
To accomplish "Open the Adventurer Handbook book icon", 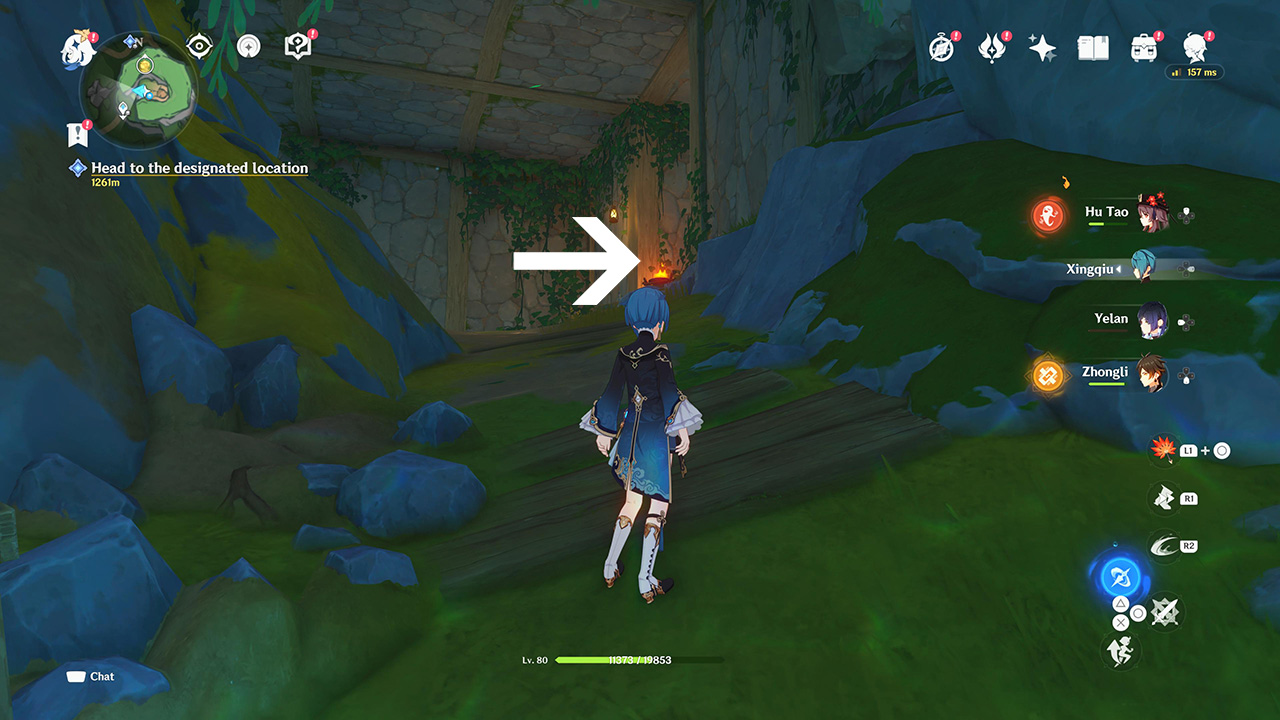I will pos(1092,47).
